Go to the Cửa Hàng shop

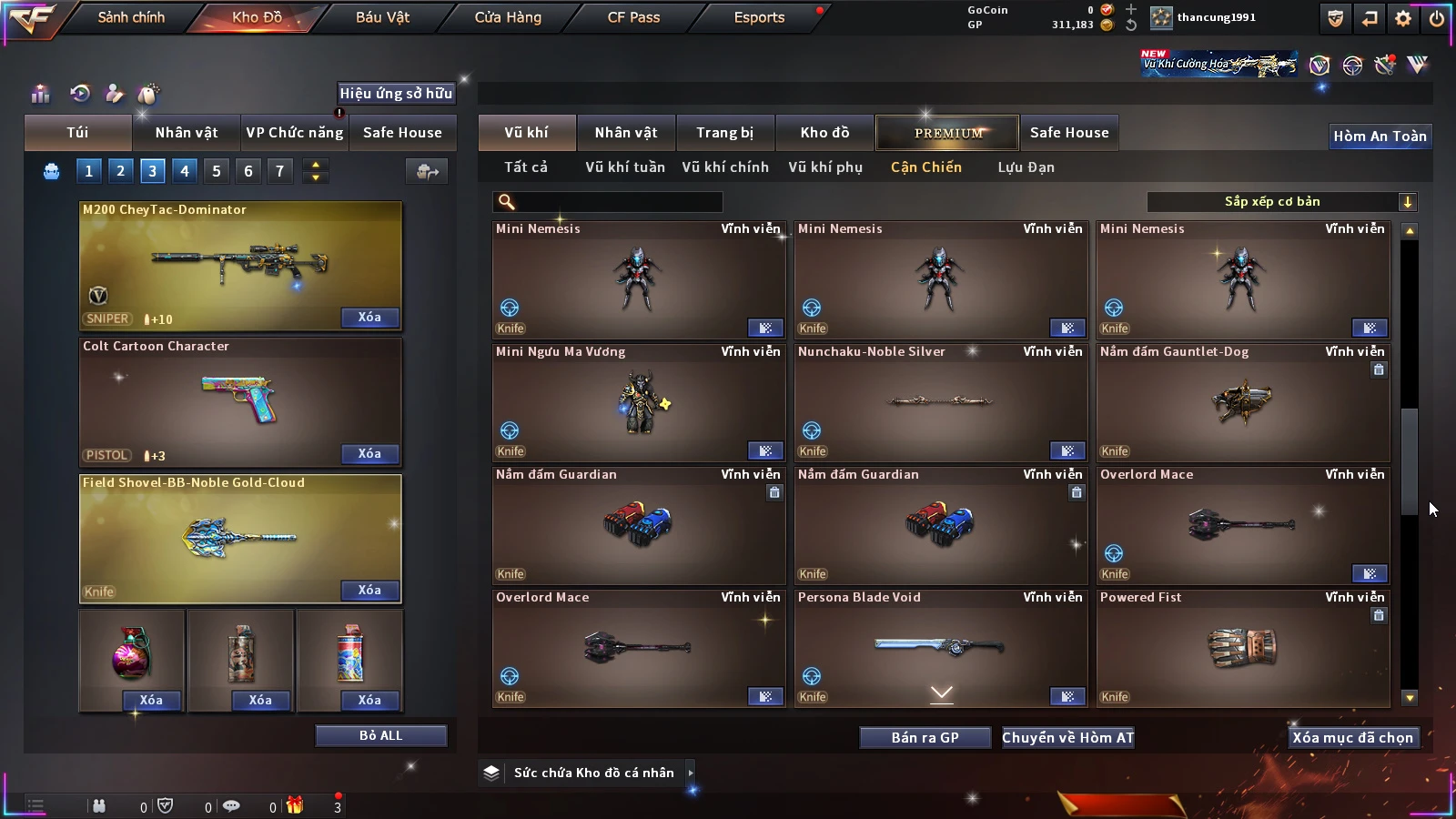pyautogui.click(x=508, y=17)
